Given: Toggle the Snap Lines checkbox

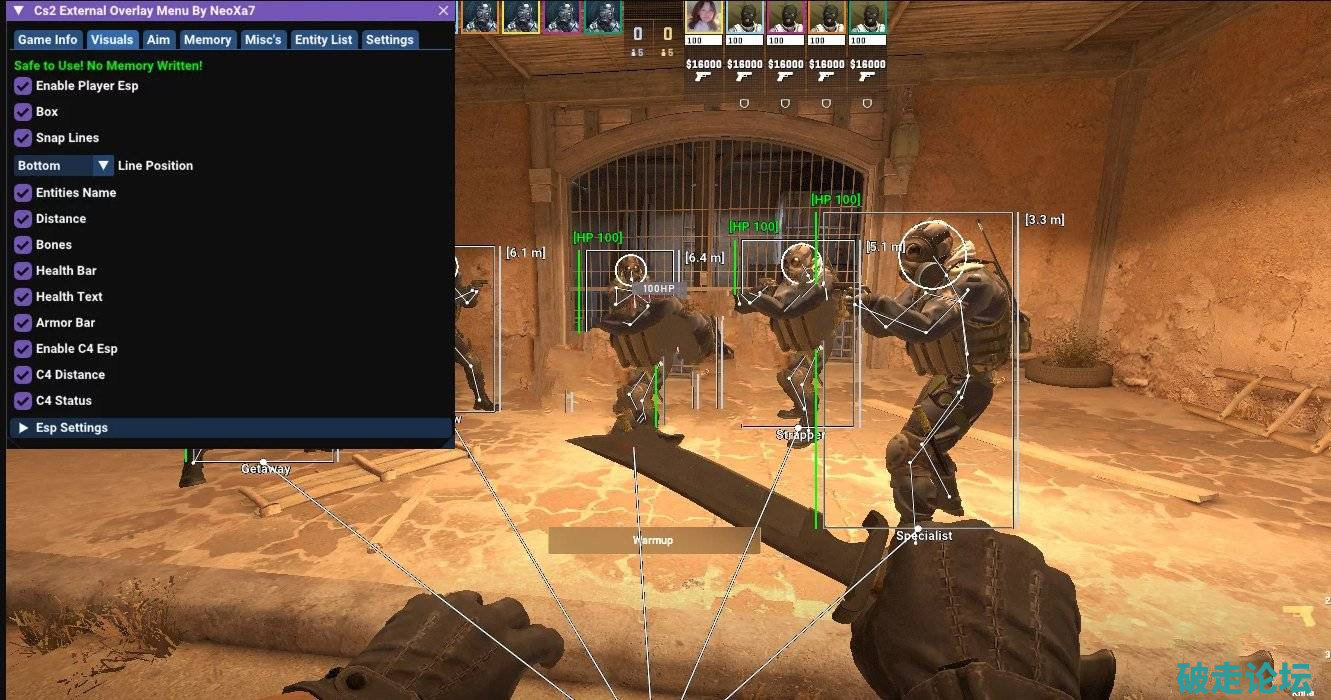Looking at the screenshot, I should pos(23,138).
